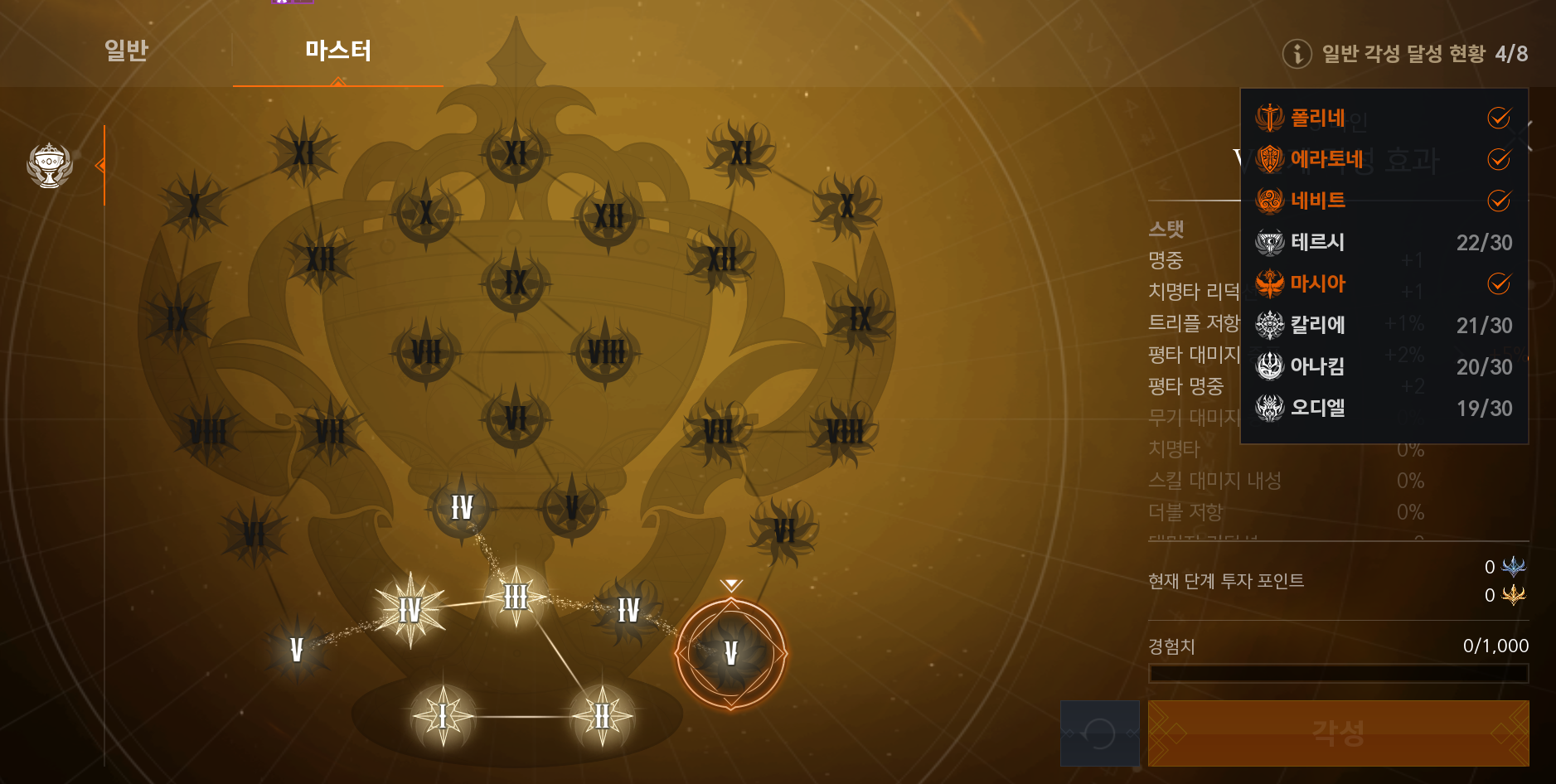Click the circular reset arrow button
The width and height of the screenshot is (1556, 784).
(1099, 733)
